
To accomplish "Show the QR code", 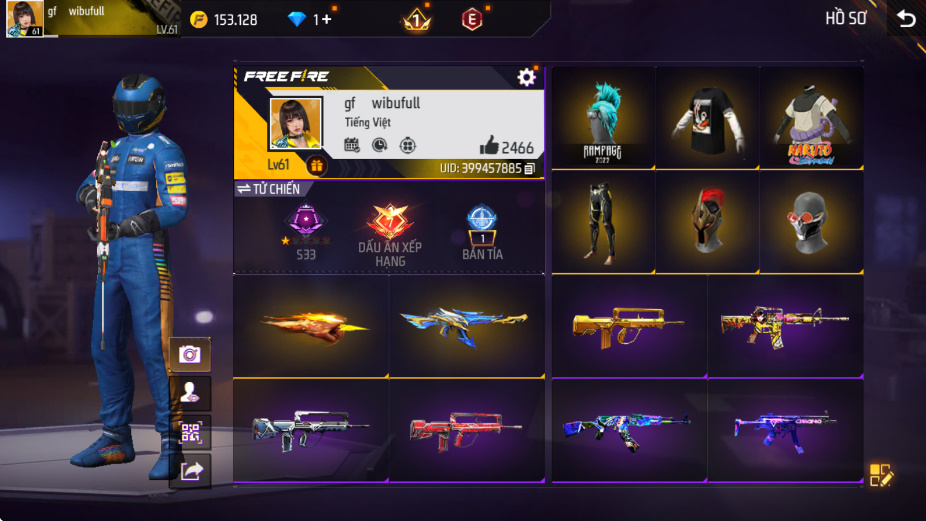I will tap(189, 432).
